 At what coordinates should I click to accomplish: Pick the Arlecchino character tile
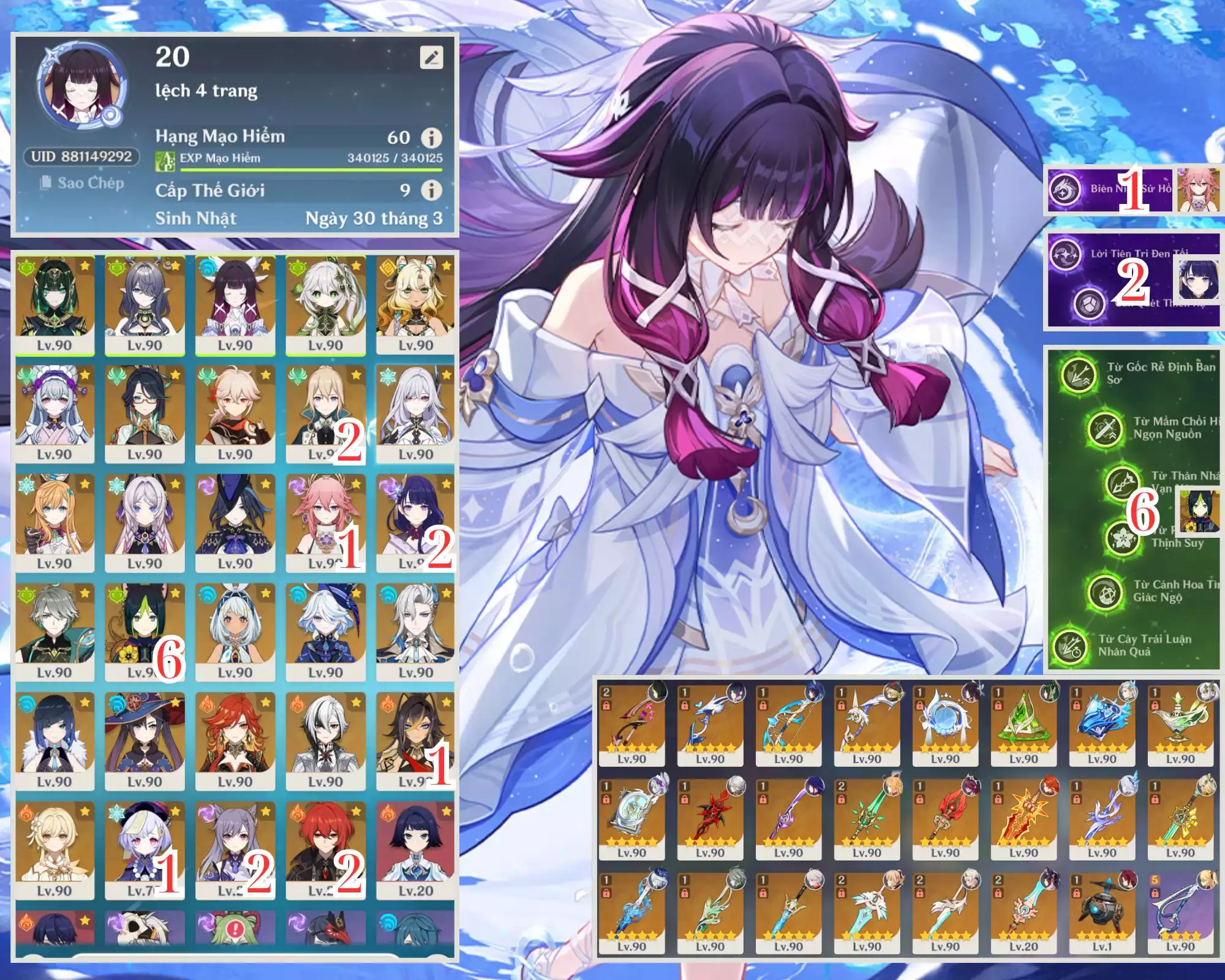click(325, 741)
